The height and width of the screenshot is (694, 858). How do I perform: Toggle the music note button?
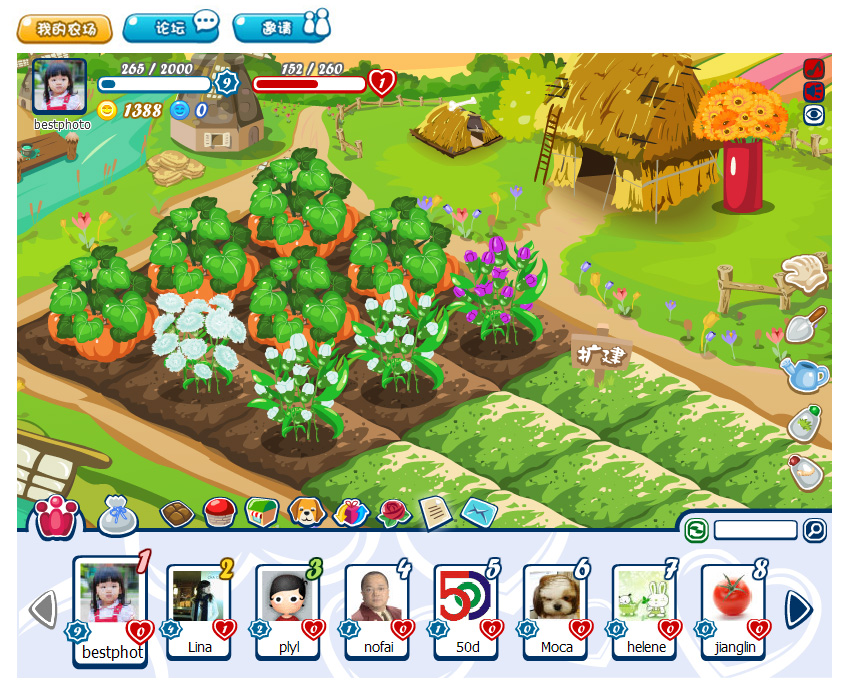814,68
